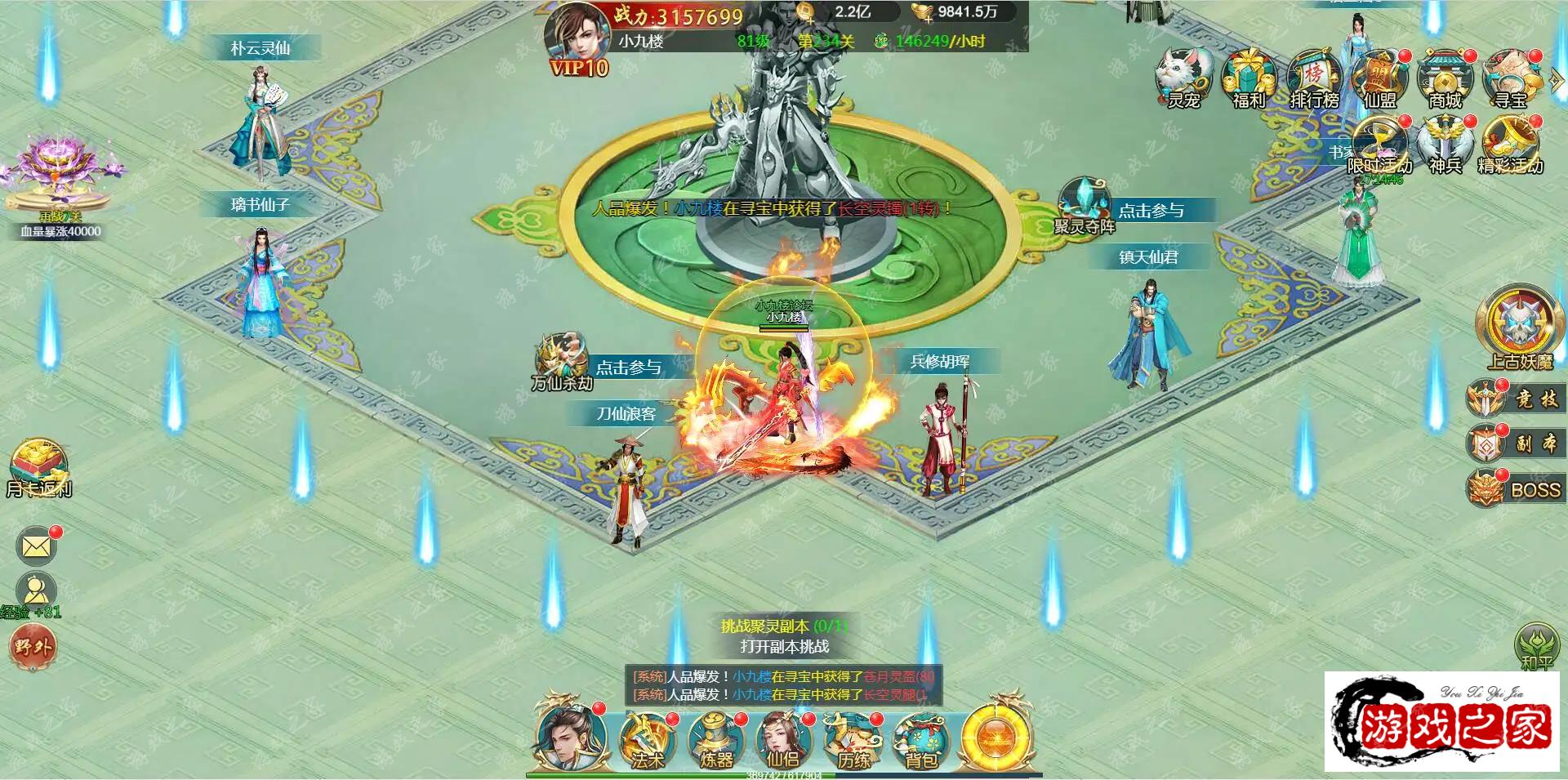This screenshot has width=1568, height=780.
Task: Open the 仙盟 guild panel
Action: click(x=1379, y=79)
